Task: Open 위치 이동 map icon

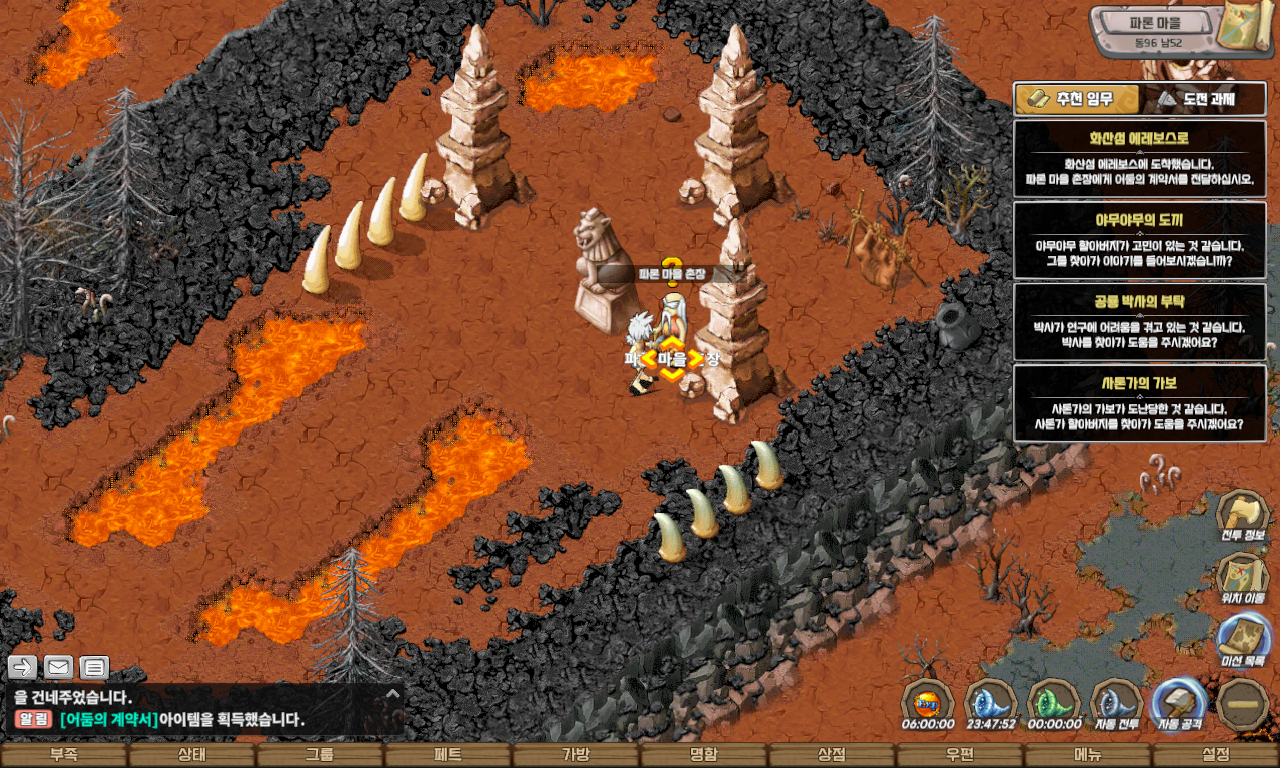Action: [x=1243, y=579]
